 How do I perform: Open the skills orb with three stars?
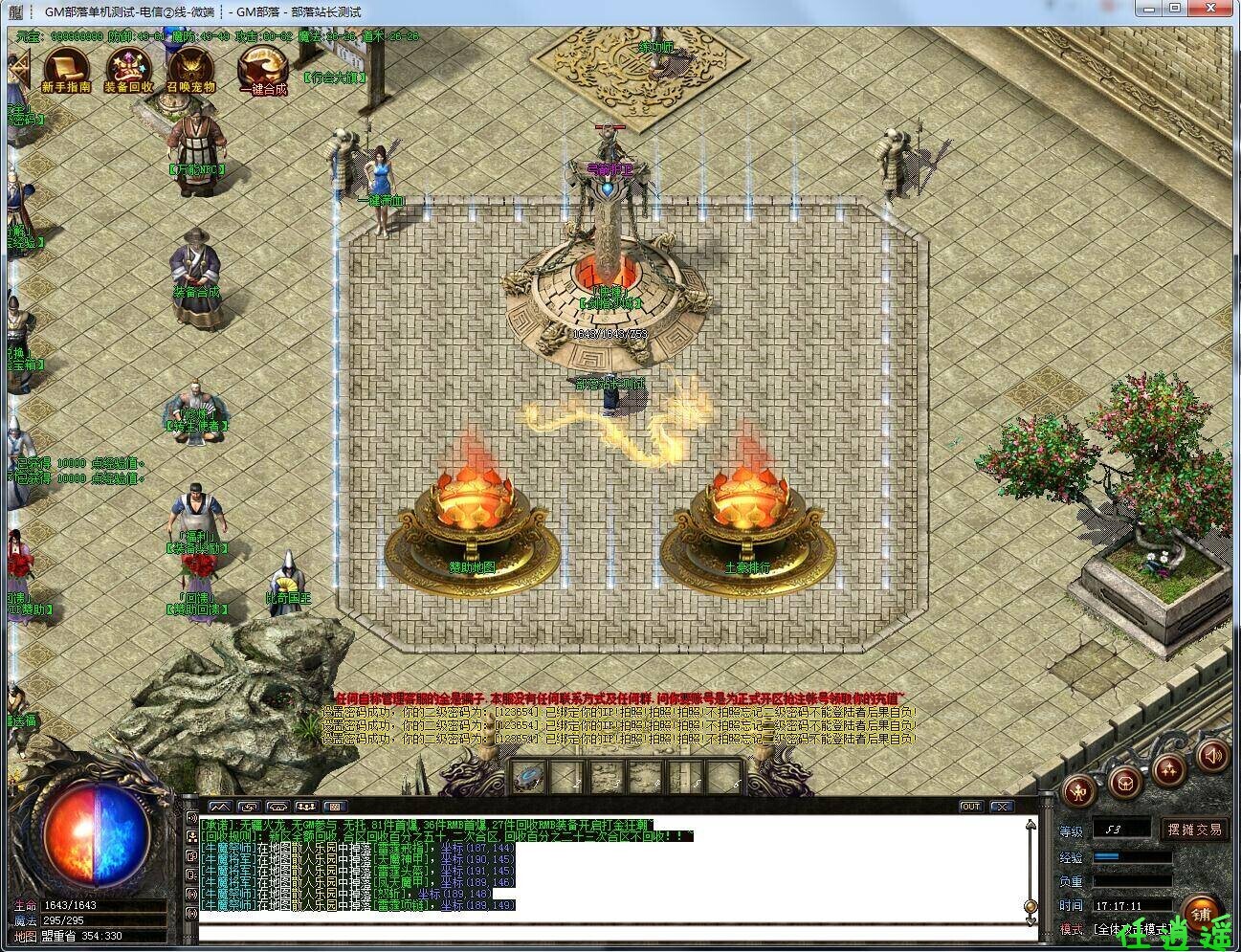[1169, 768]
